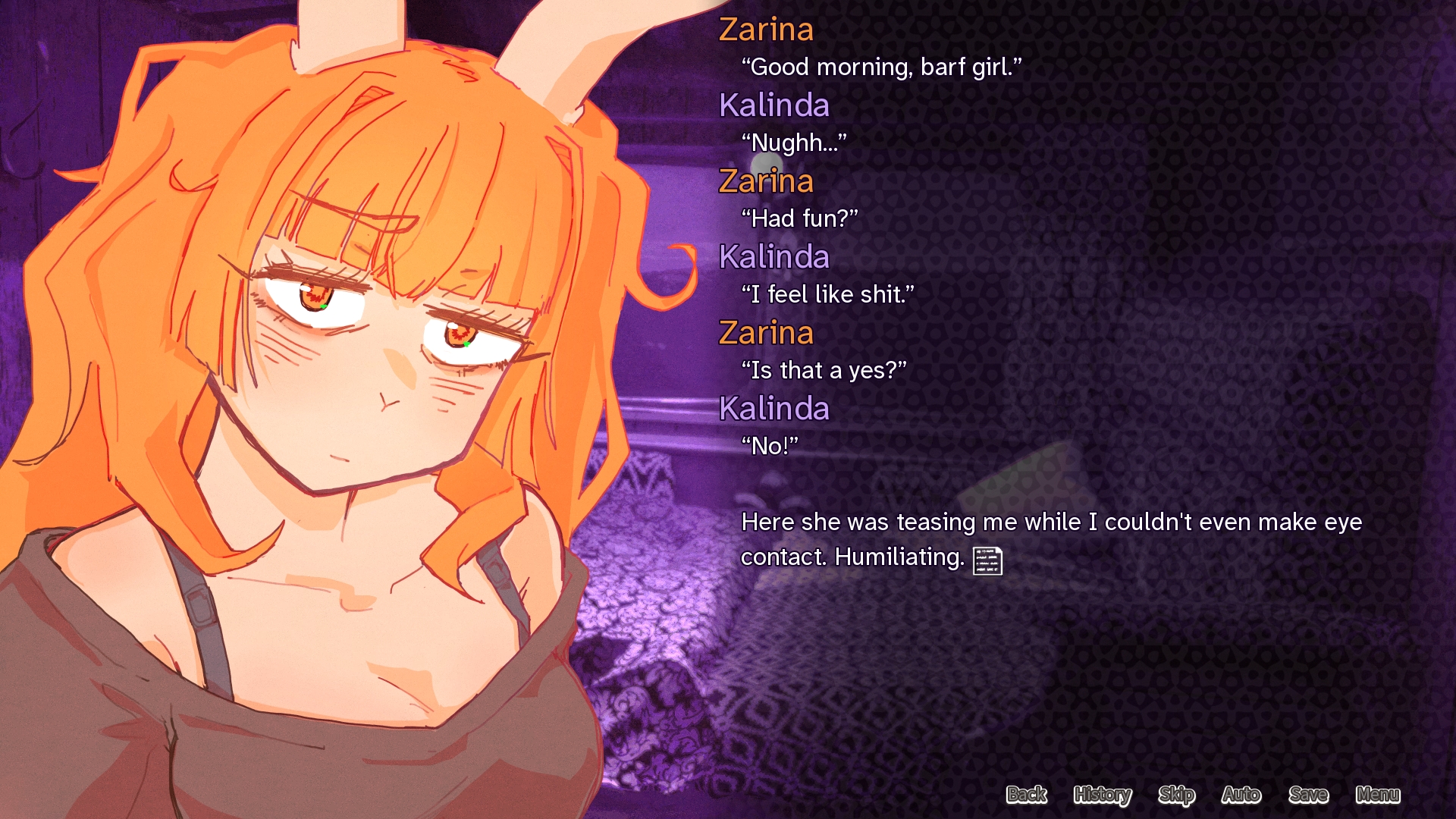Open the History button in quick menu
Viewport: 1456px width, 819px height.
[x=1101, y=795]
